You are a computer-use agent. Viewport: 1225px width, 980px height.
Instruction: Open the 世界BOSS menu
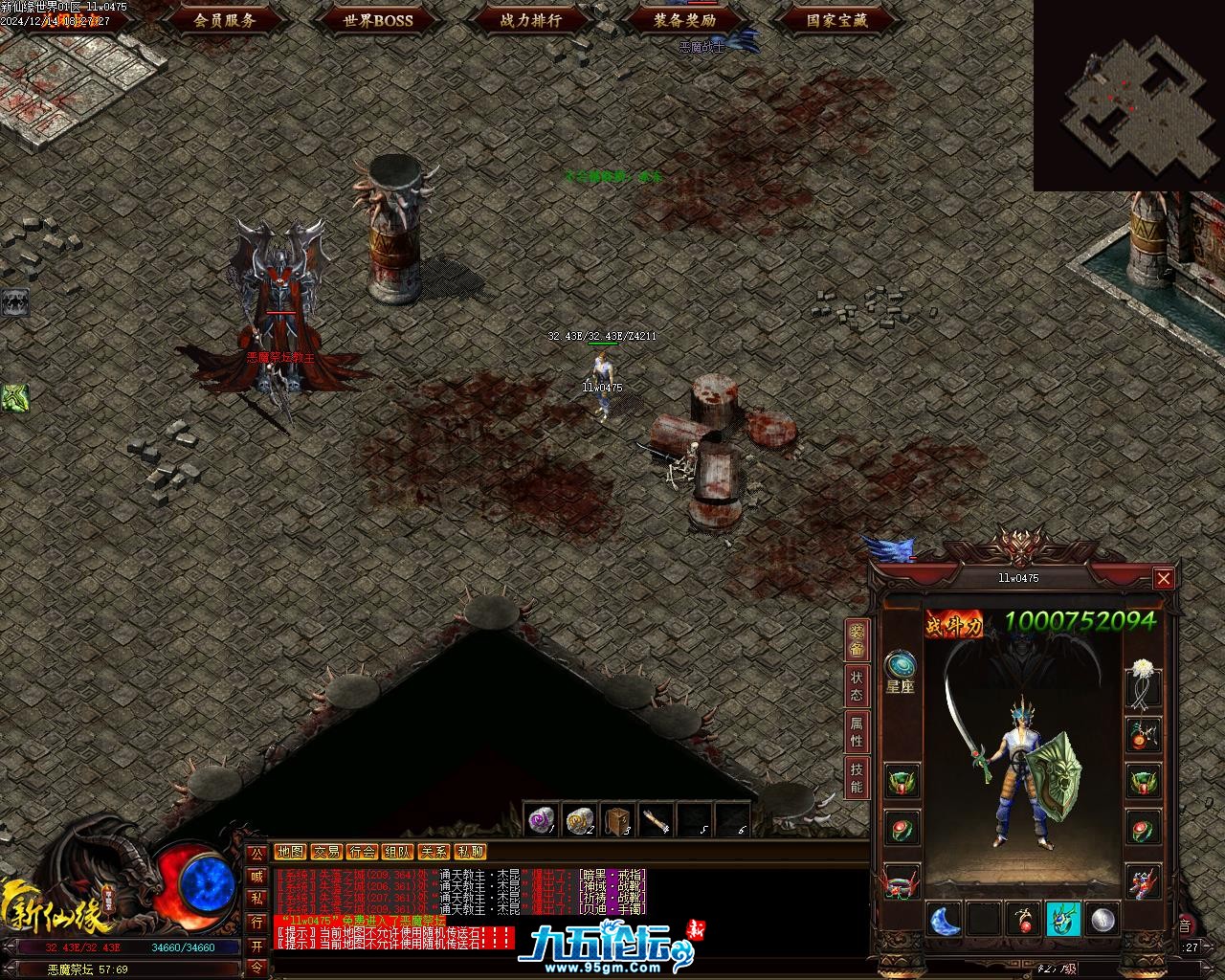coord(378,19)
